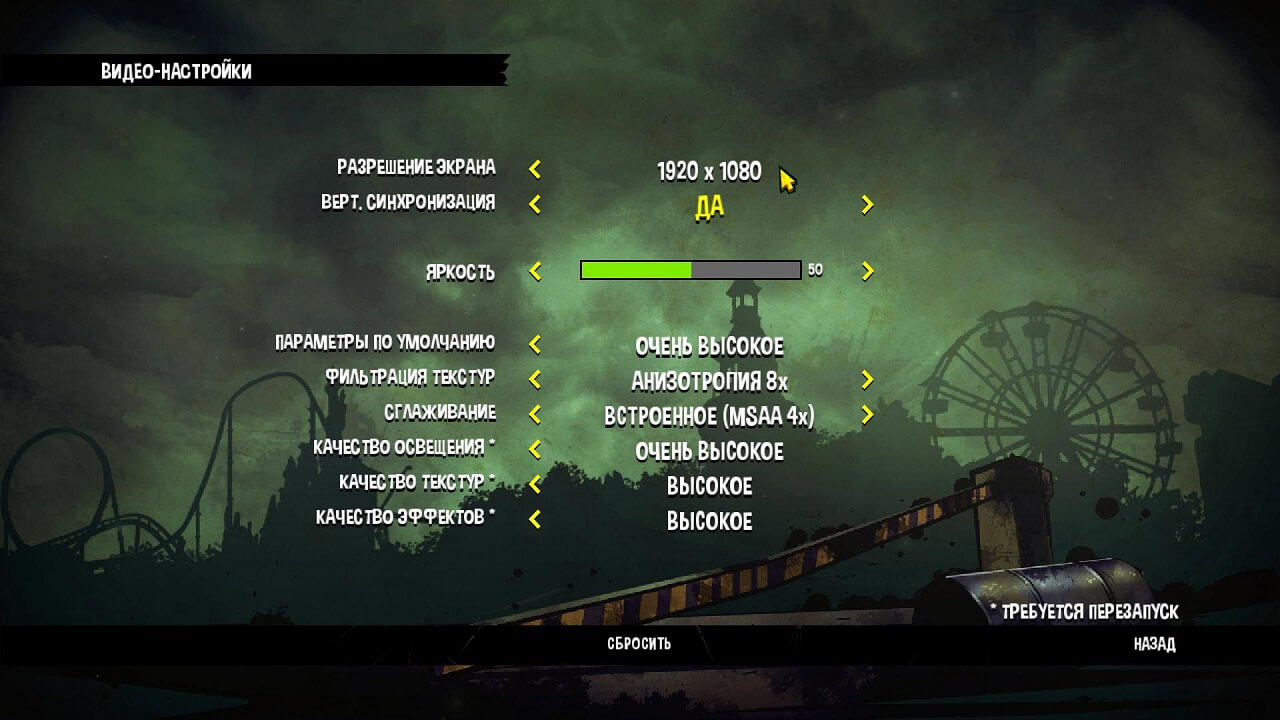Set brightness on the green slider bar
Screen dimensions: 1280x720
[690, 270]
